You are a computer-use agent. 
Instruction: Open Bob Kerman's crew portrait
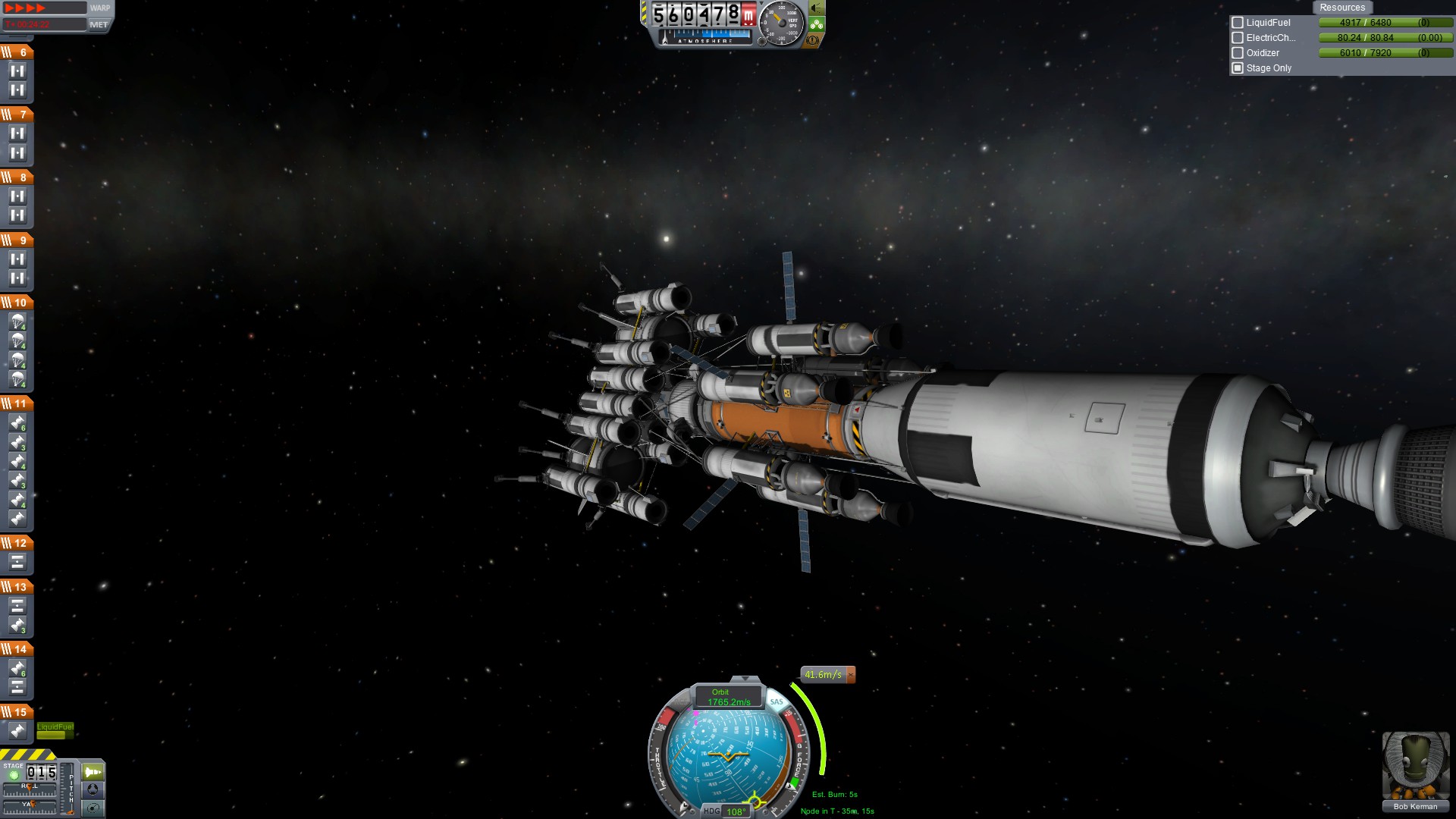tap(1415, 766)
